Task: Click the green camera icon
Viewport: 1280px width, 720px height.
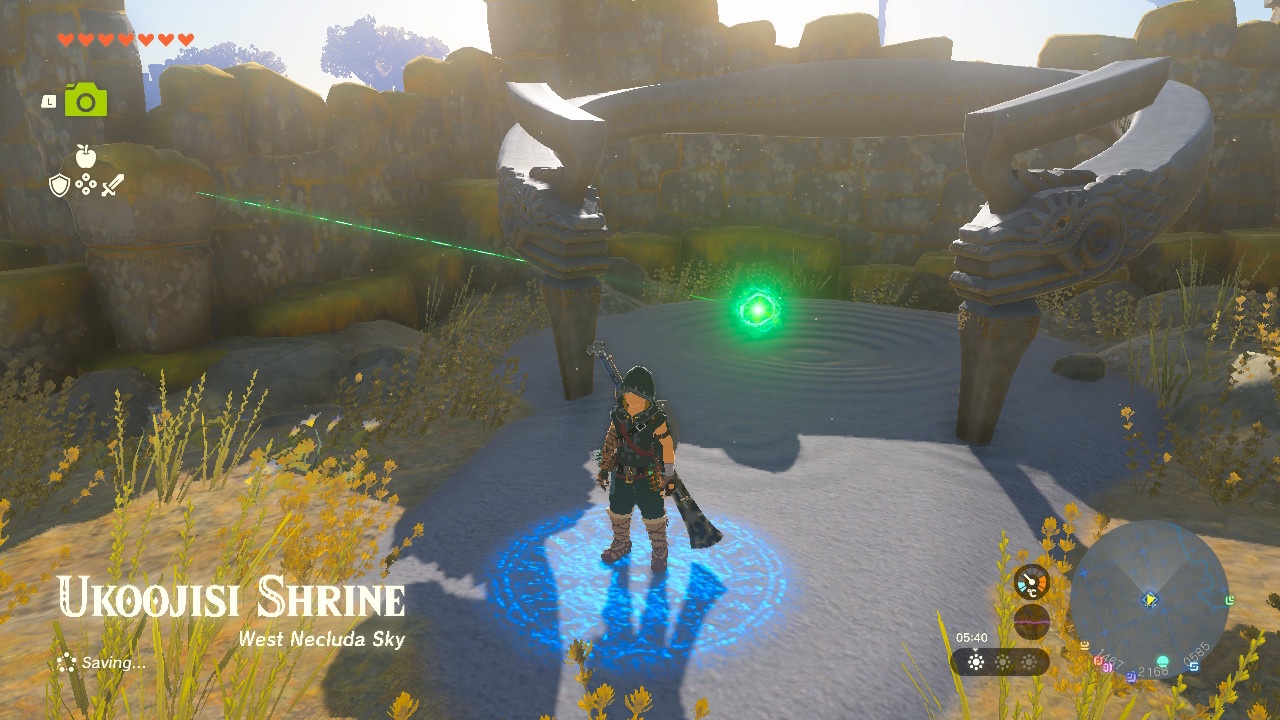Action: (85, 99)
